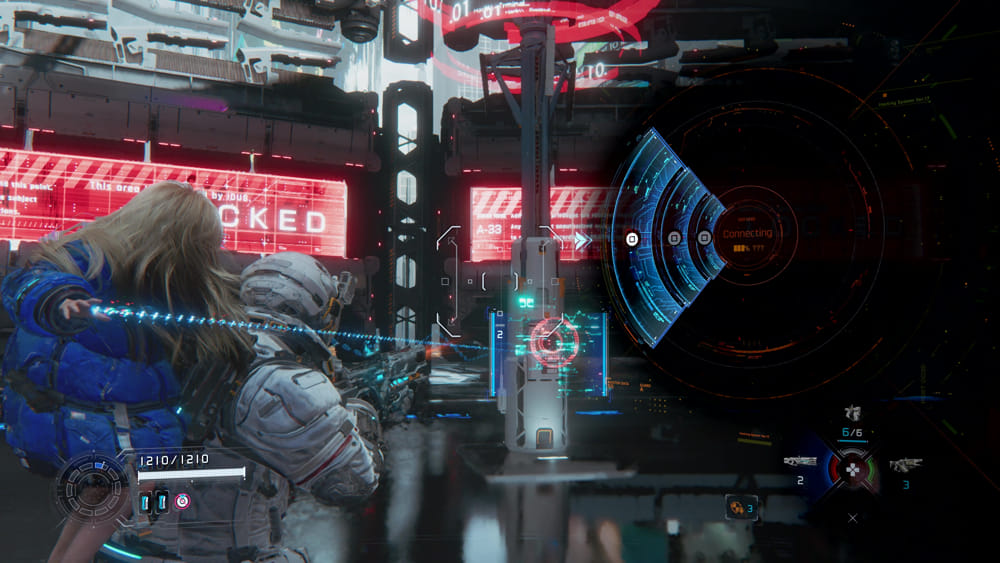Choose the gadget icon above the 6/6 counter
This screenshot has height=563, width=1000.
pyautogui.click(x=852, y=412)
